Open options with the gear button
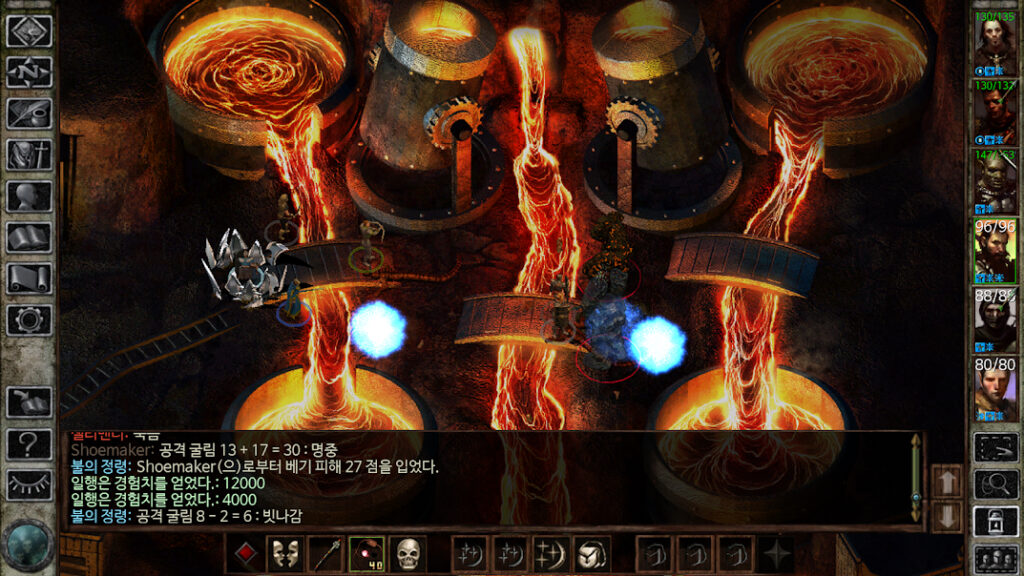 click(x=29, y=320)
